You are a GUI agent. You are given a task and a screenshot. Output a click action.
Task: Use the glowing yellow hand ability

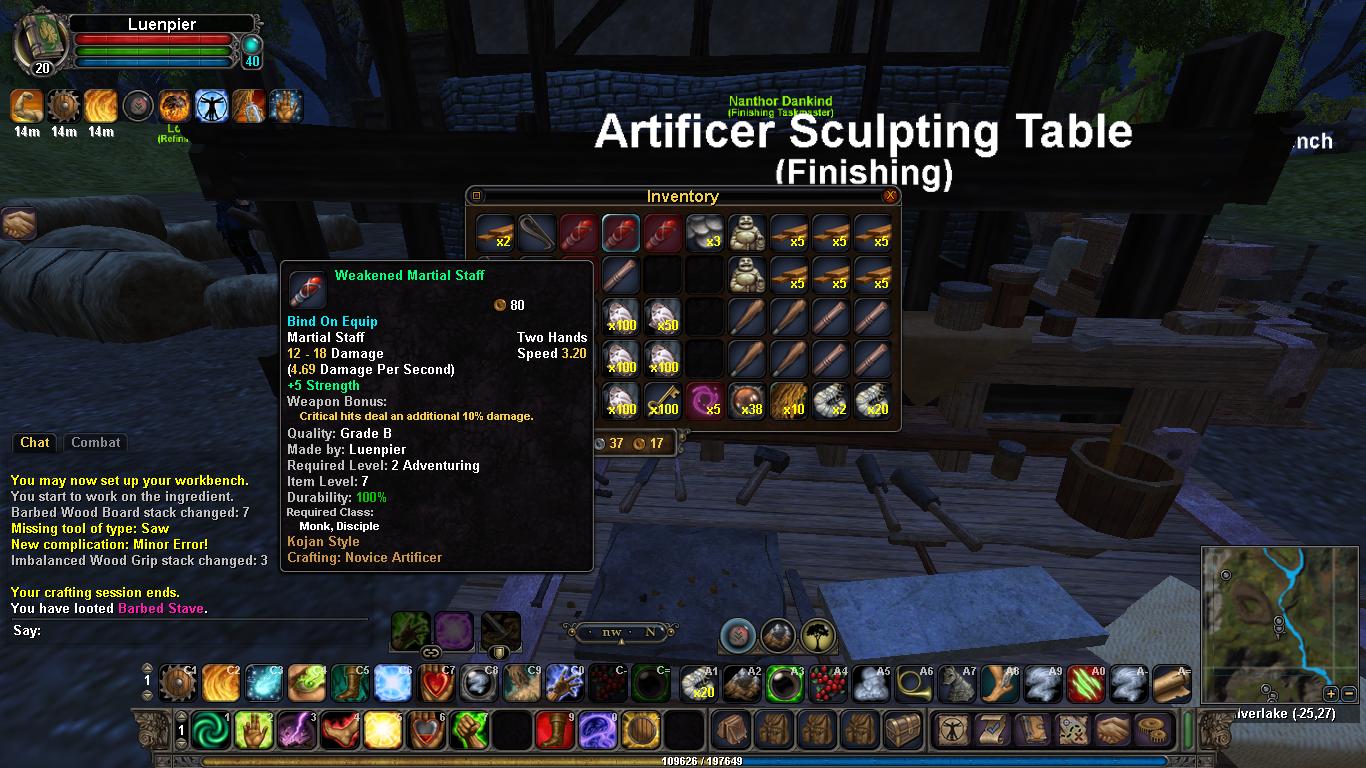(x=253, y=731)
